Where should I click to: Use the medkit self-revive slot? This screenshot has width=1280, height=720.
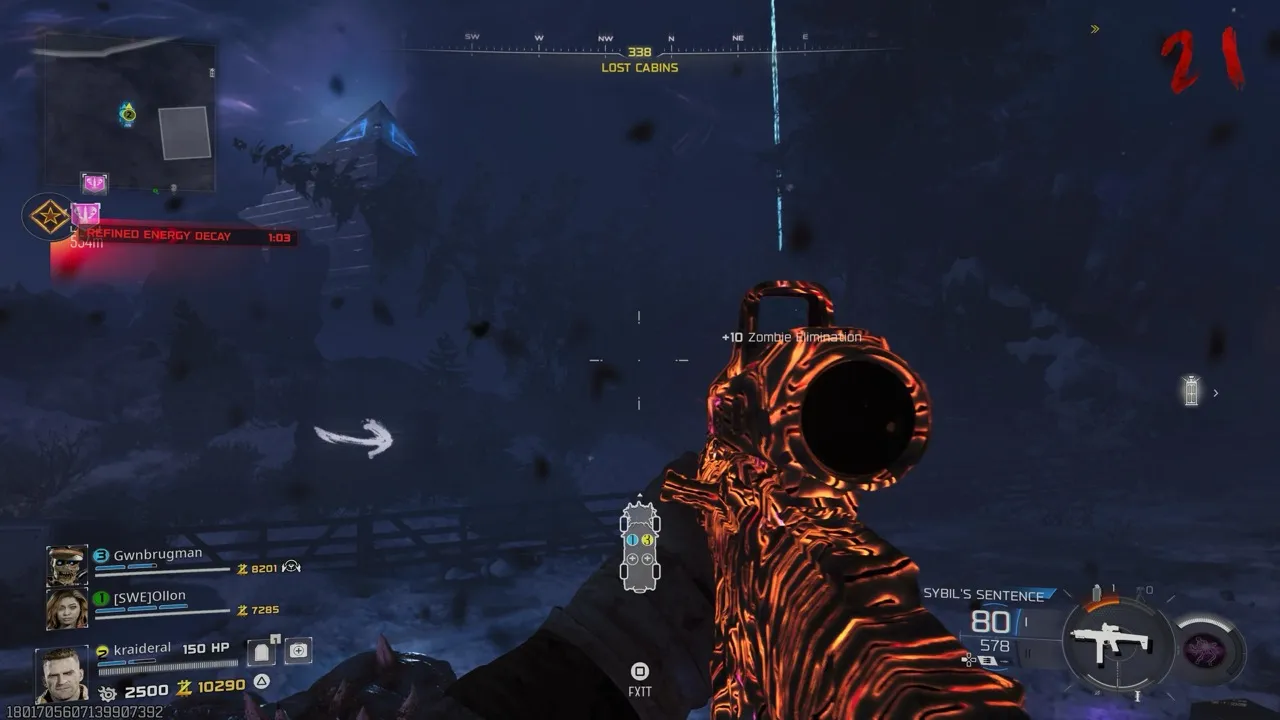[298, 651]
